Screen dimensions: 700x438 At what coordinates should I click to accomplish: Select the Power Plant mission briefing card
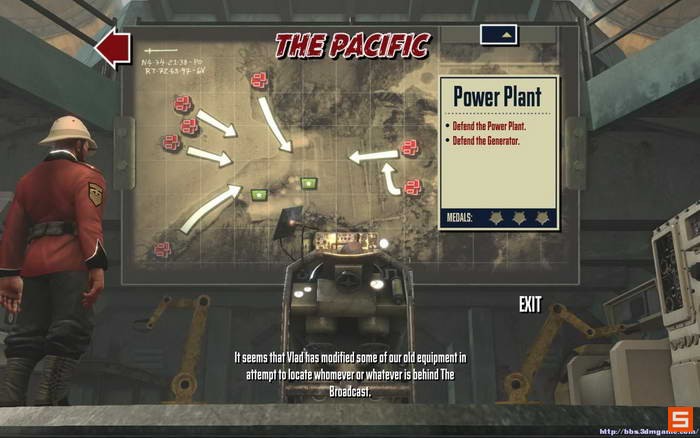click(497, 152)
